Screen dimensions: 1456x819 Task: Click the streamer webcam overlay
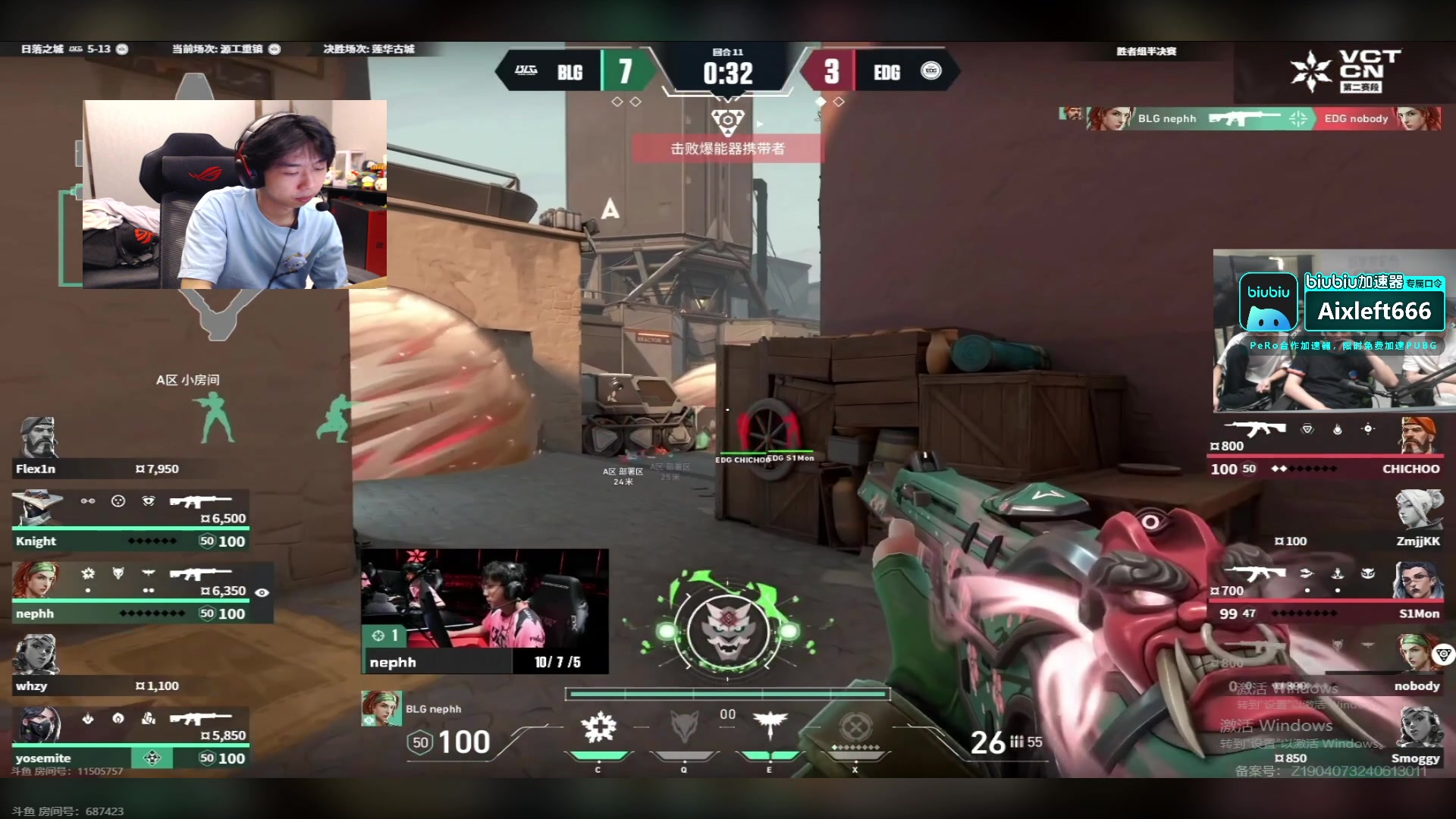pyautogui.click(x=234, y=194)
